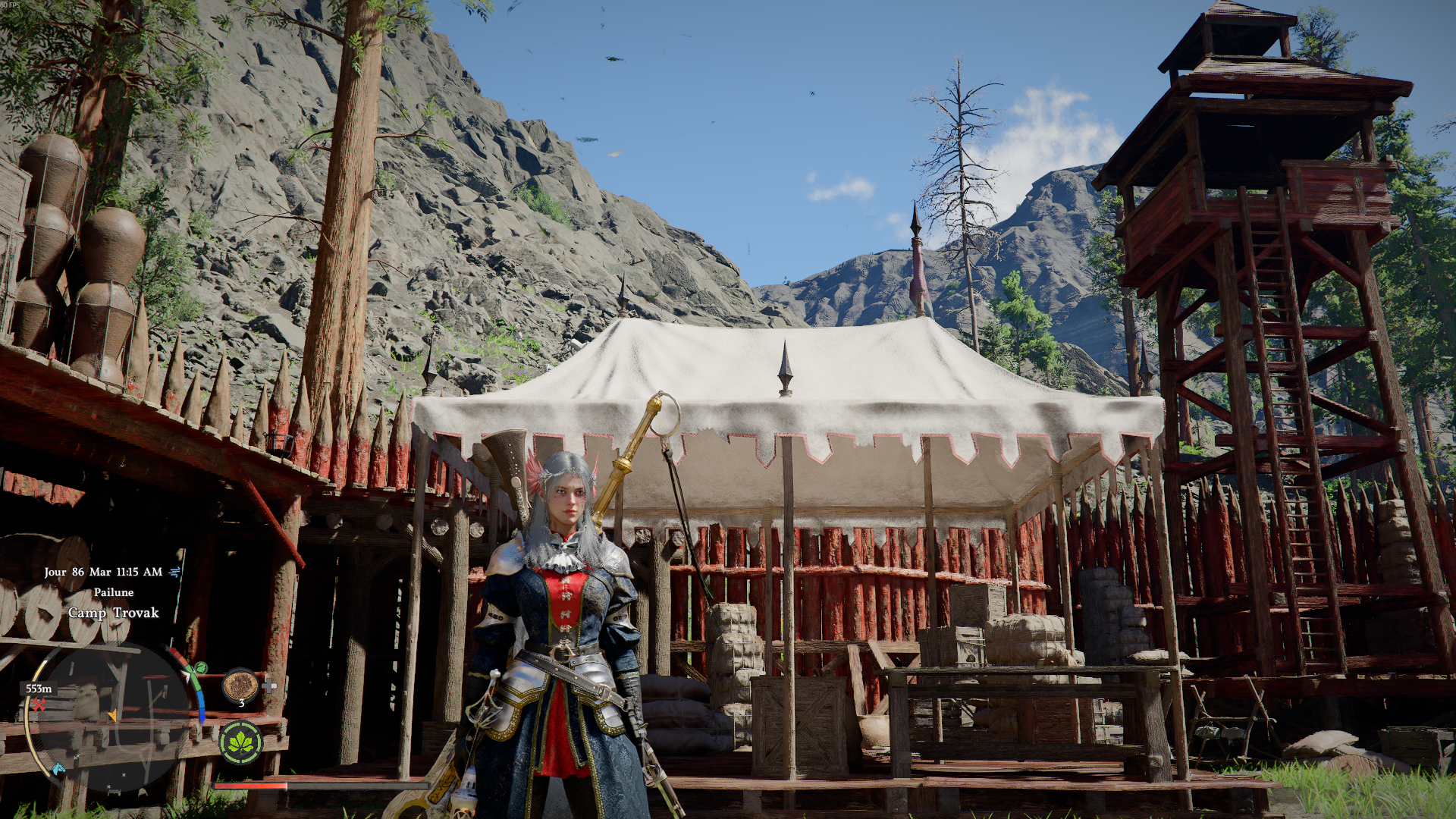Click the item count 3 badge
1456x819 pixels.
pos(241,704)
